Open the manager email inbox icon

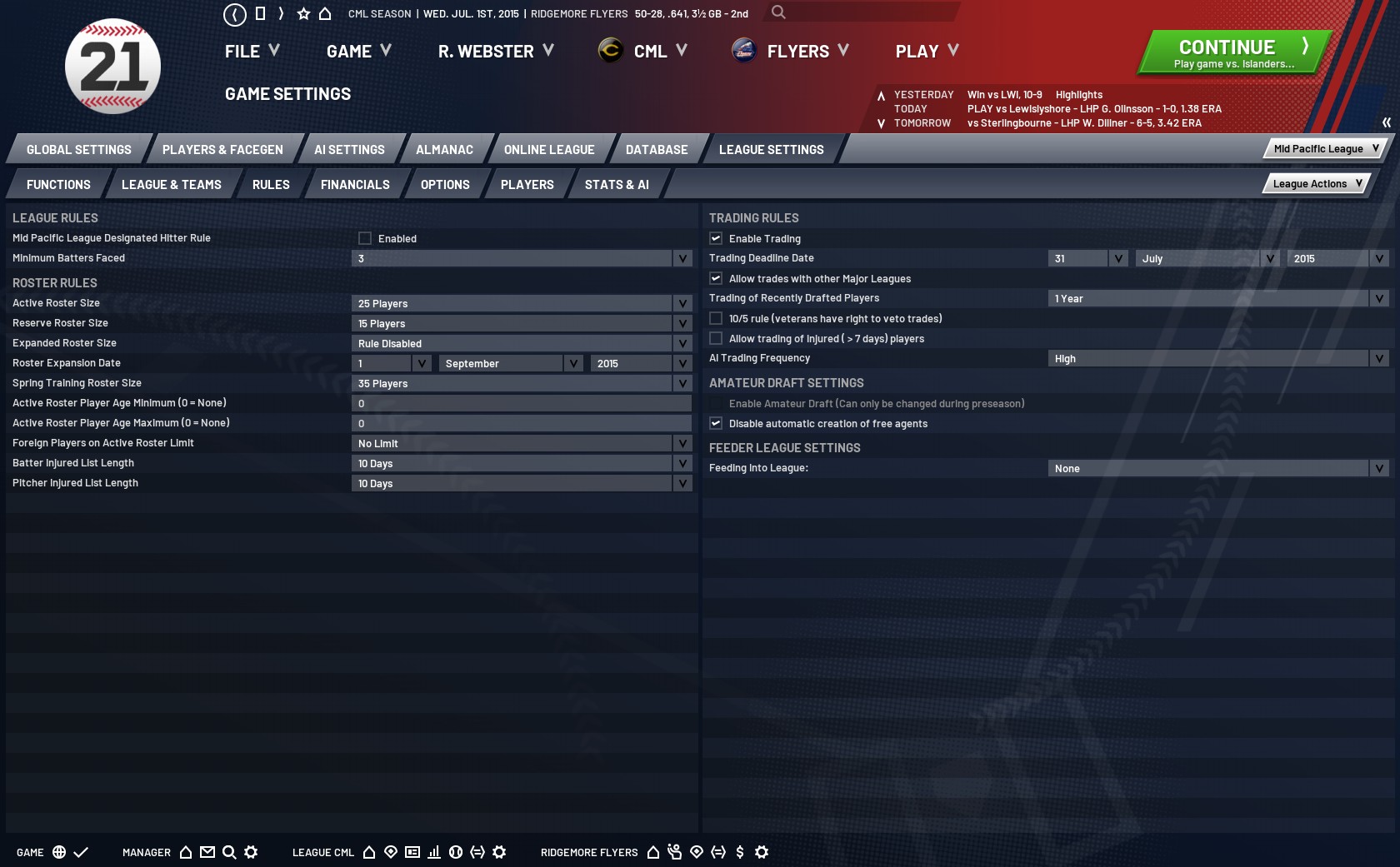pos(207,852)
